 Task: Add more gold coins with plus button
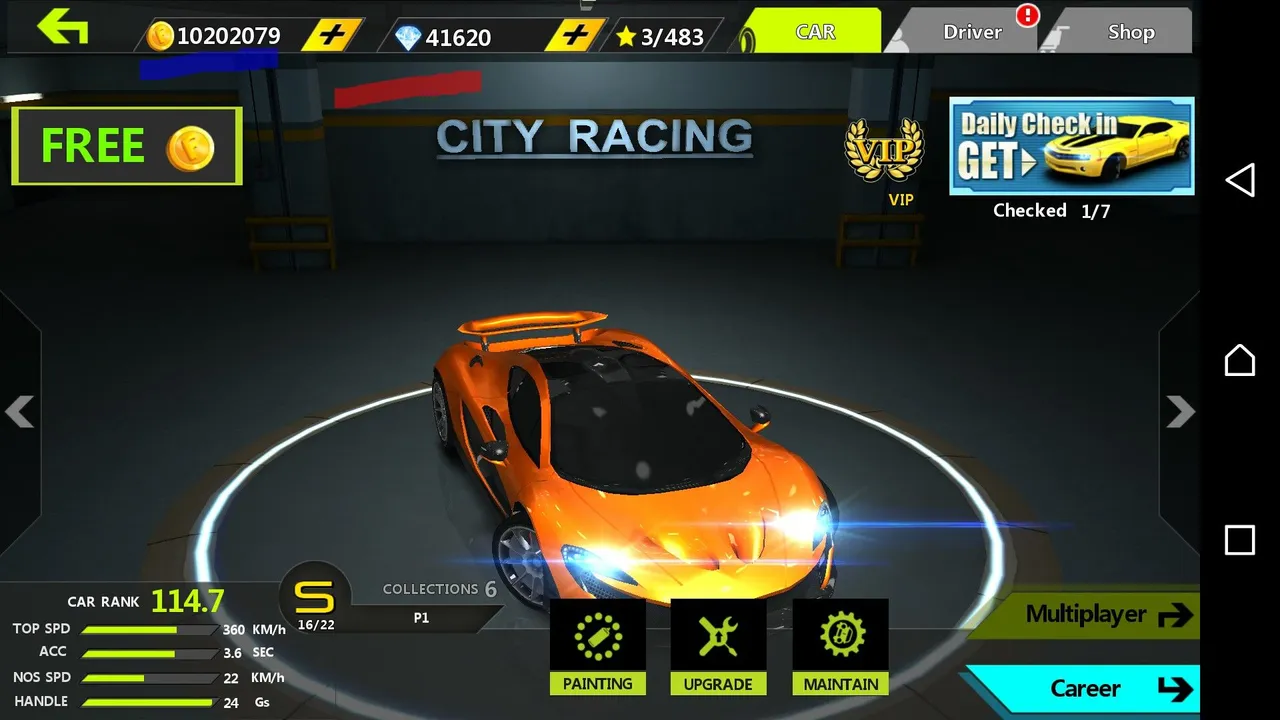pyautogui.click(x=332, y=36)
